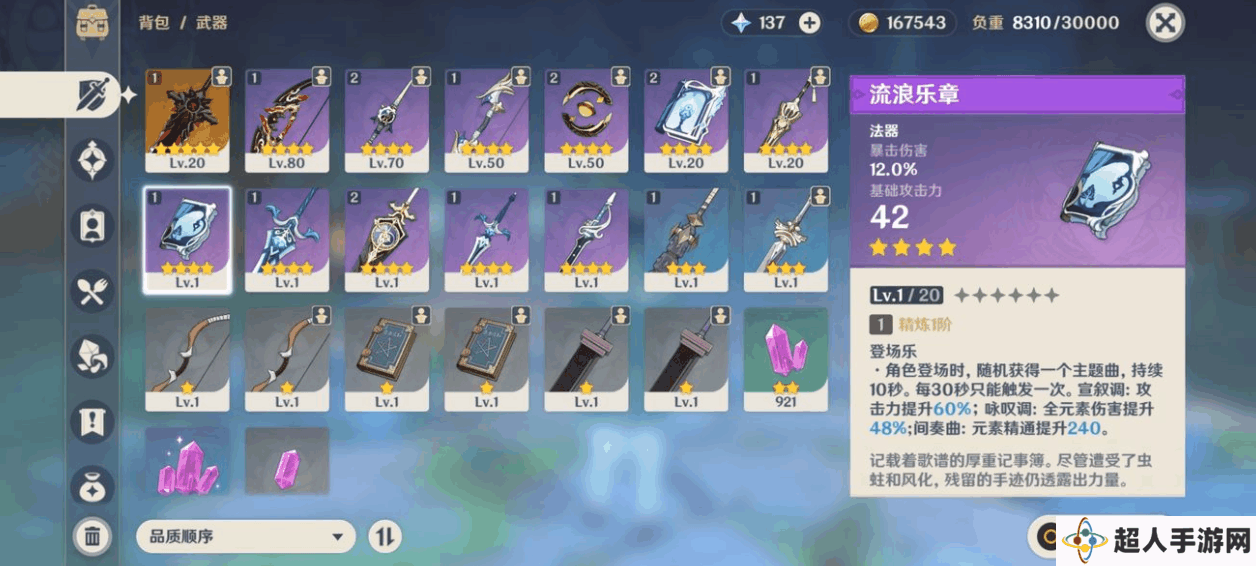1256x566 pixels.
Task: Switch to the exclamation mark quest items tab
Action: [x=92, y=422]
